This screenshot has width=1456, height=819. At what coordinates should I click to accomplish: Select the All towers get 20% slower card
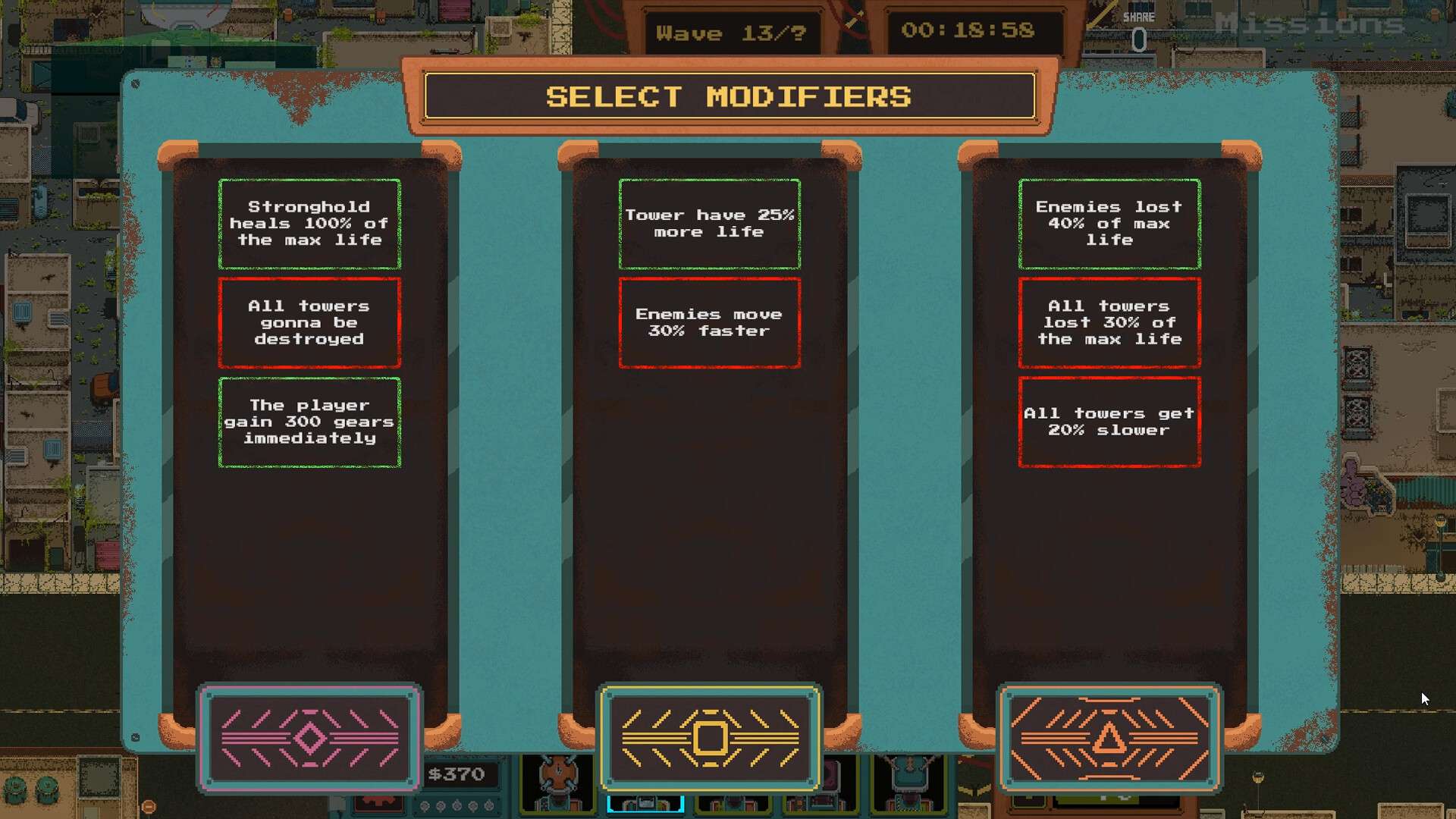click(1109, 422)
